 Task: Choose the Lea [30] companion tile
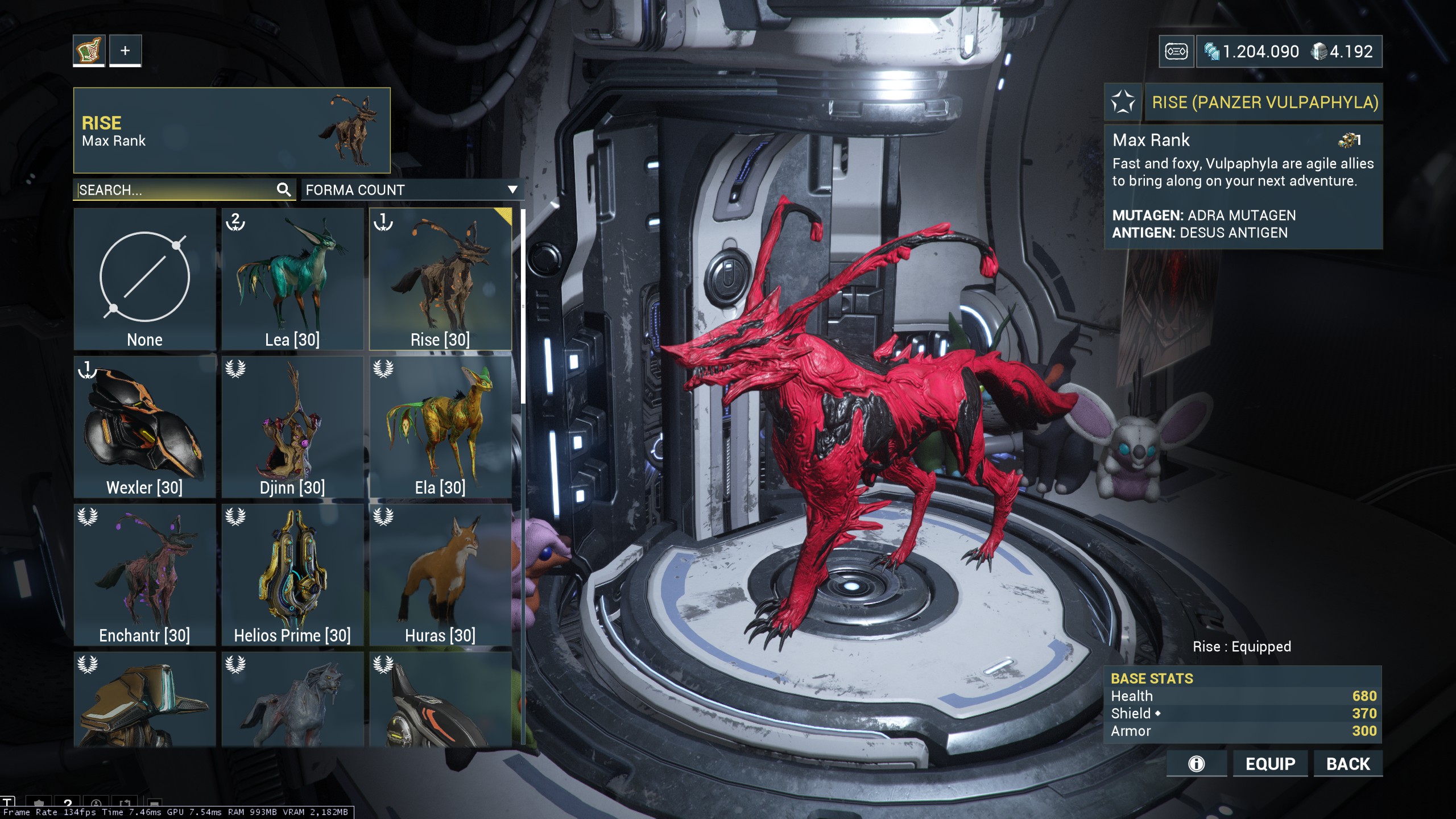point(292,279)
